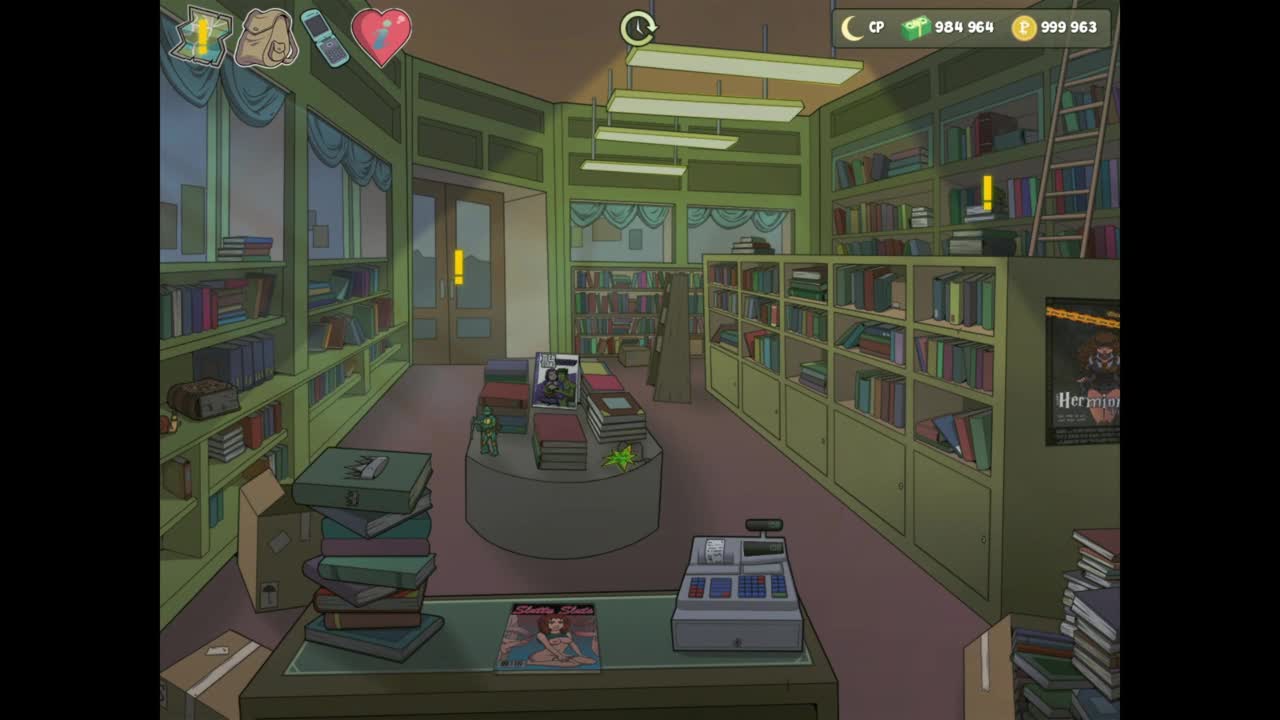
Task: Open the backpack inventory
Action: (266, 38)
